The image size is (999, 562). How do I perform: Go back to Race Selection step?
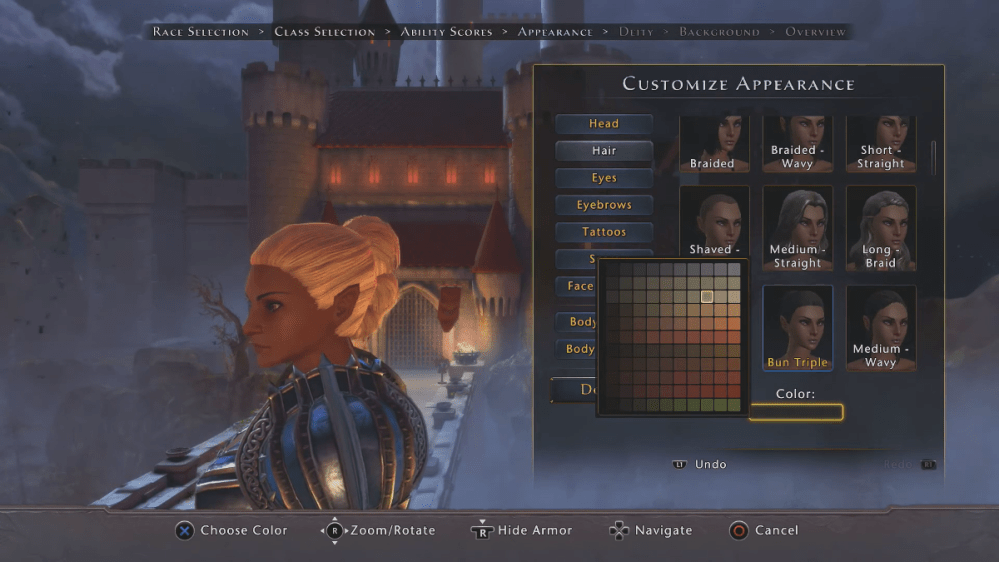(201, 32)
